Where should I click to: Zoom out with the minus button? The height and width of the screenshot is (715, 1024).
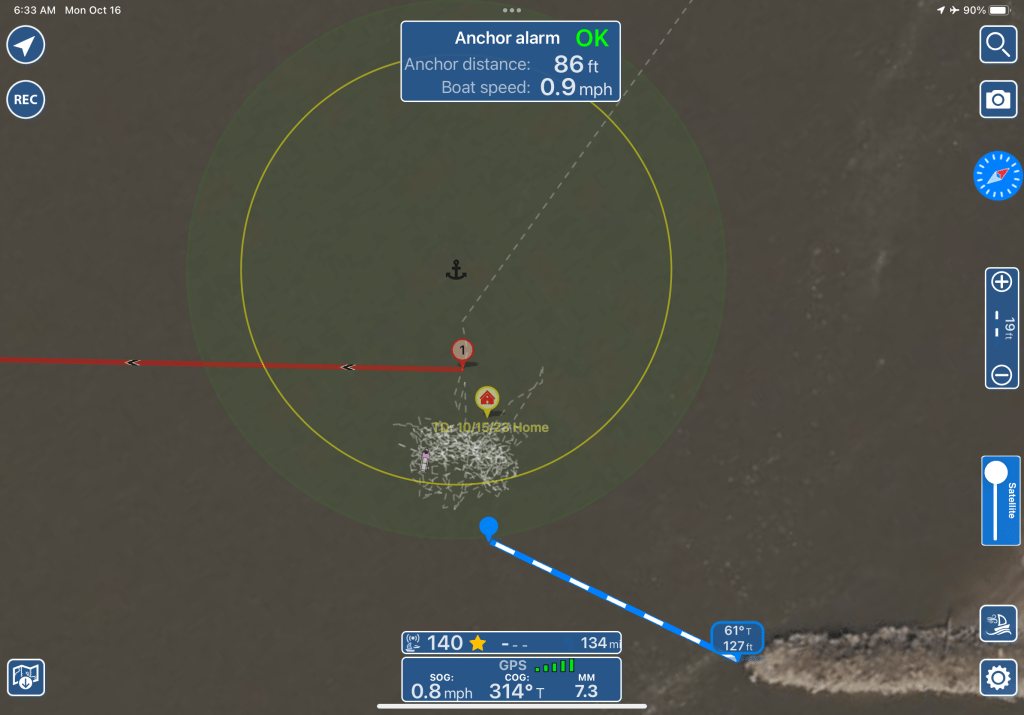point(1001,375)
